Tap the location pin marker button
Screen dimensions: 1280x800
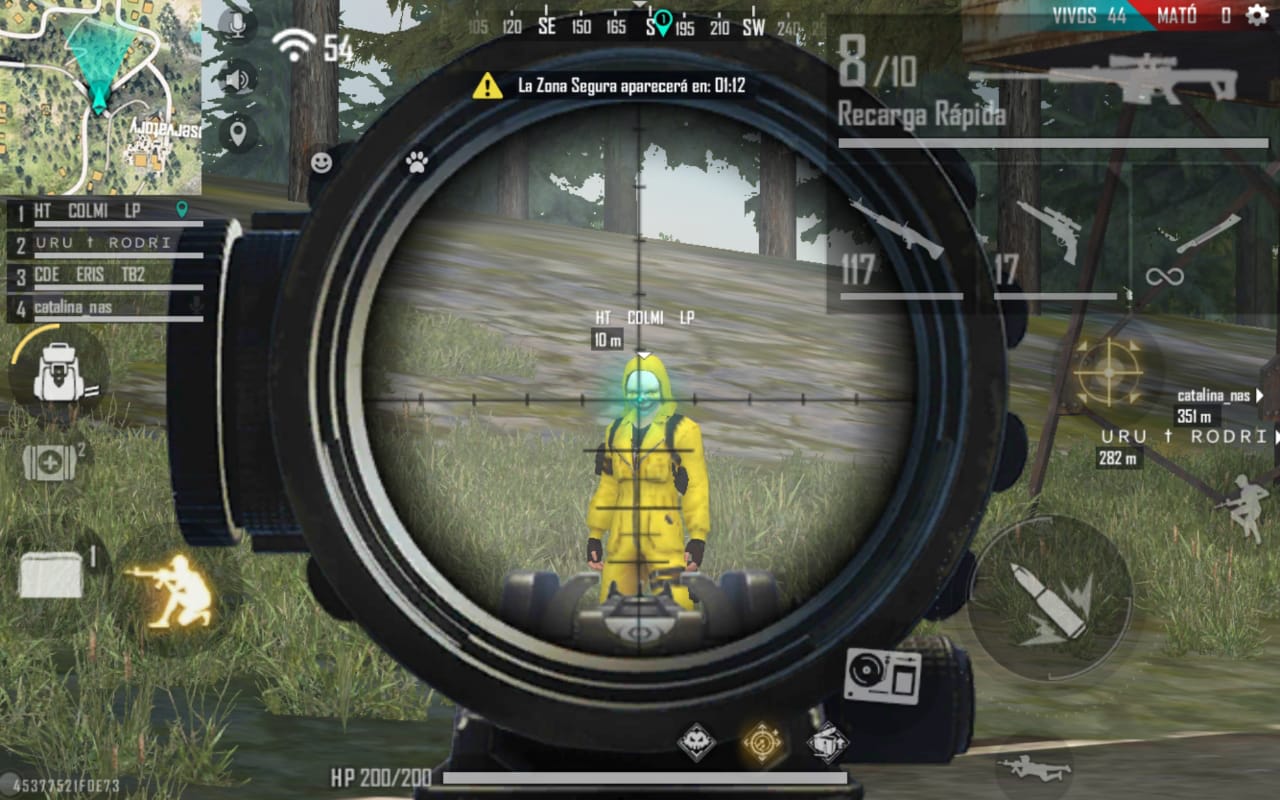tap(238, 132)
